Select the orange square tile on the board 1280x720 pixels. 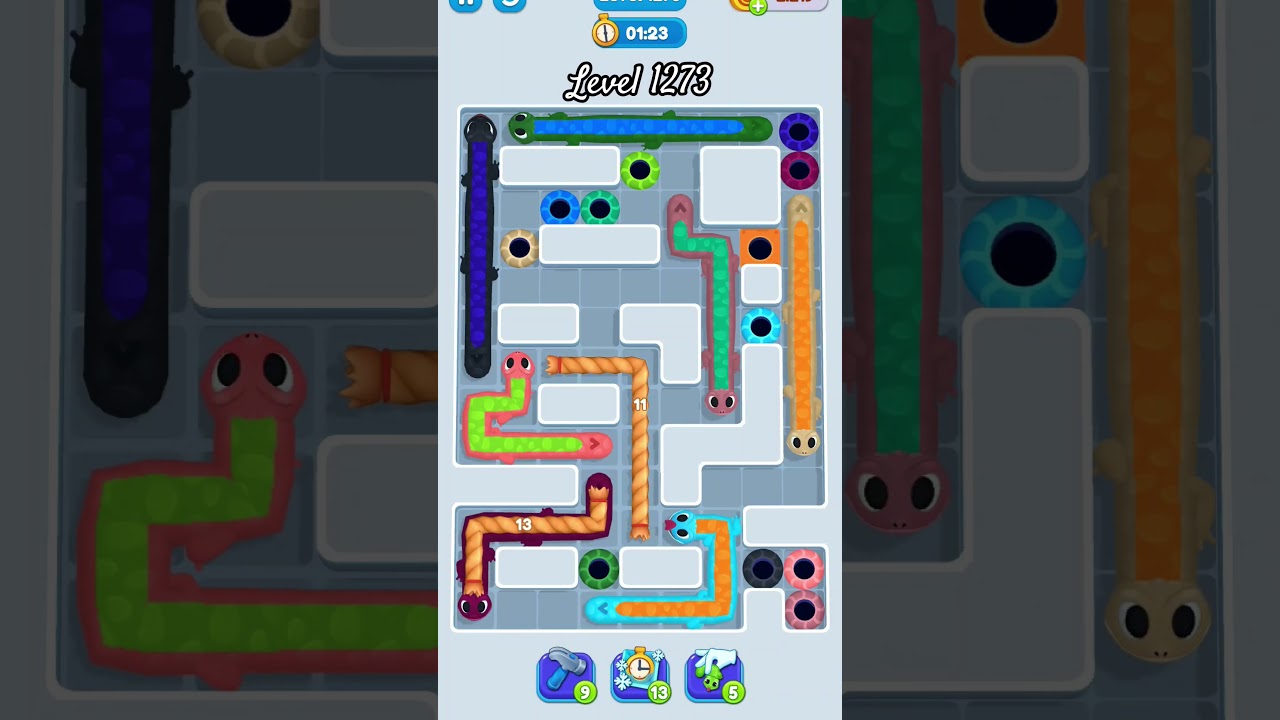pos(762,247)
